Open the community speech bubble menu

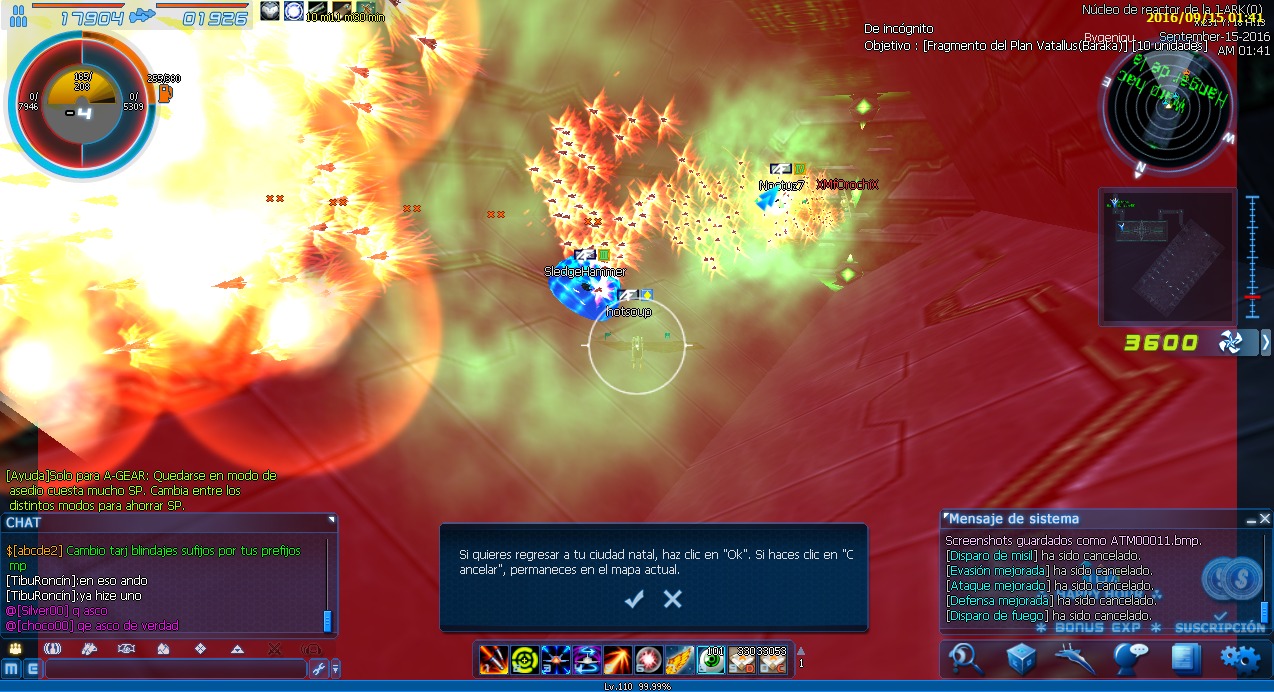[1131, 657]
